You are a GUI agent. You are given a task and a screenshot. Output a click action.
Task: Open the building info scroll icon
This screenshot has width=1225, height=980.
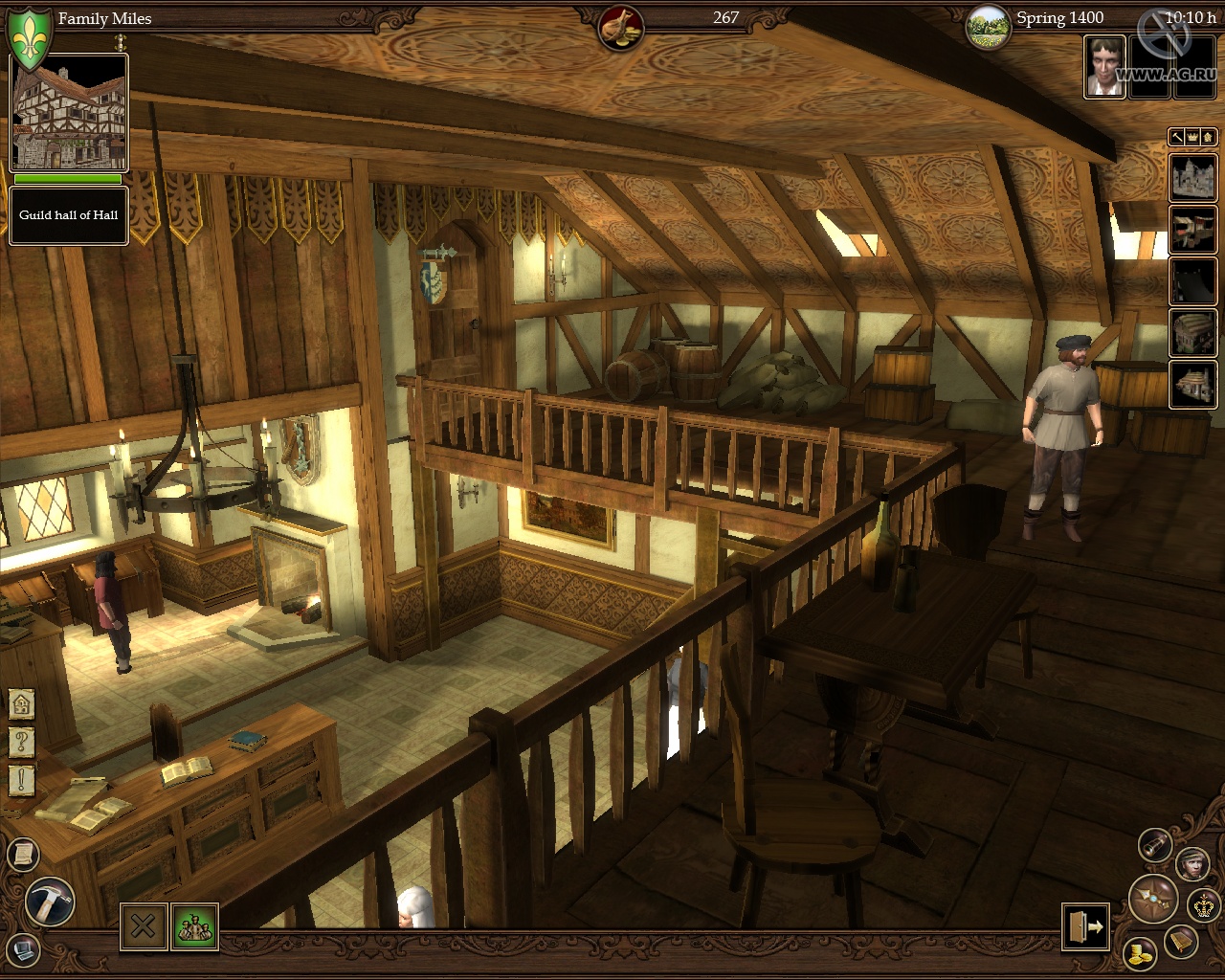click(x=24, y=853)
